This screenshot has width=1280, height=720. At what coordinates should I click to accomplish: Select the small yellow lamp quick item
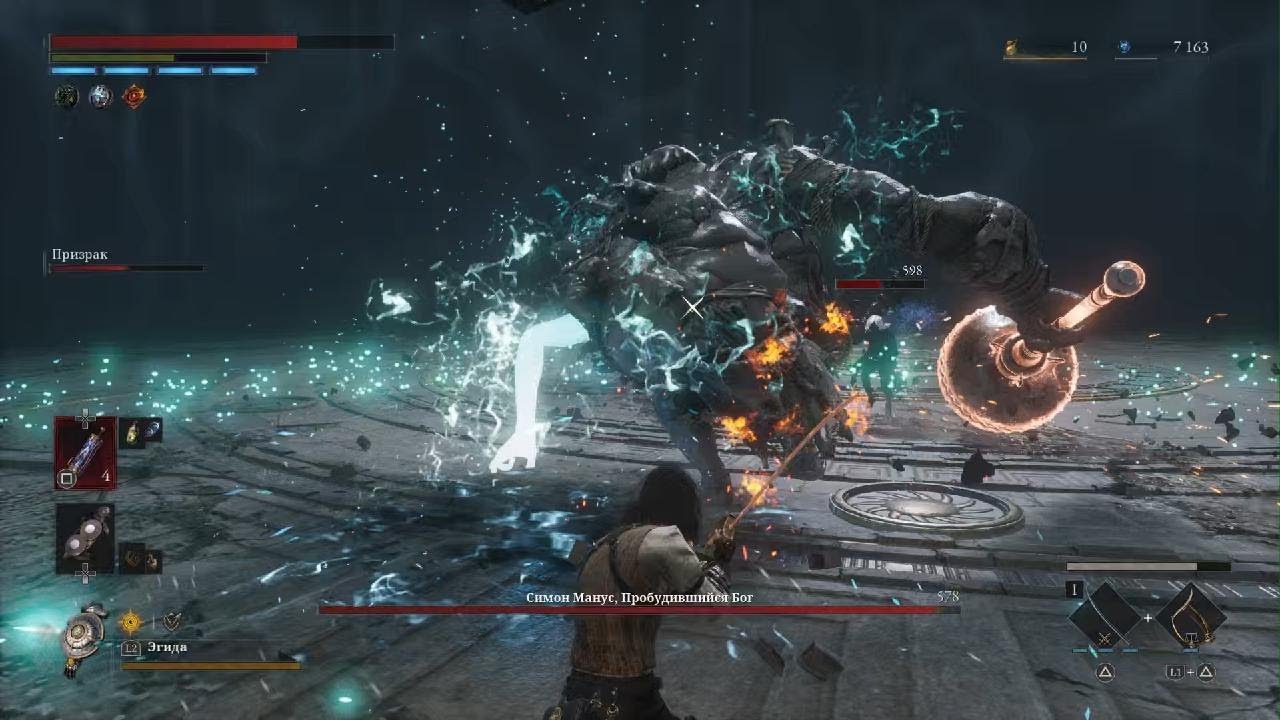click(131, 431)
